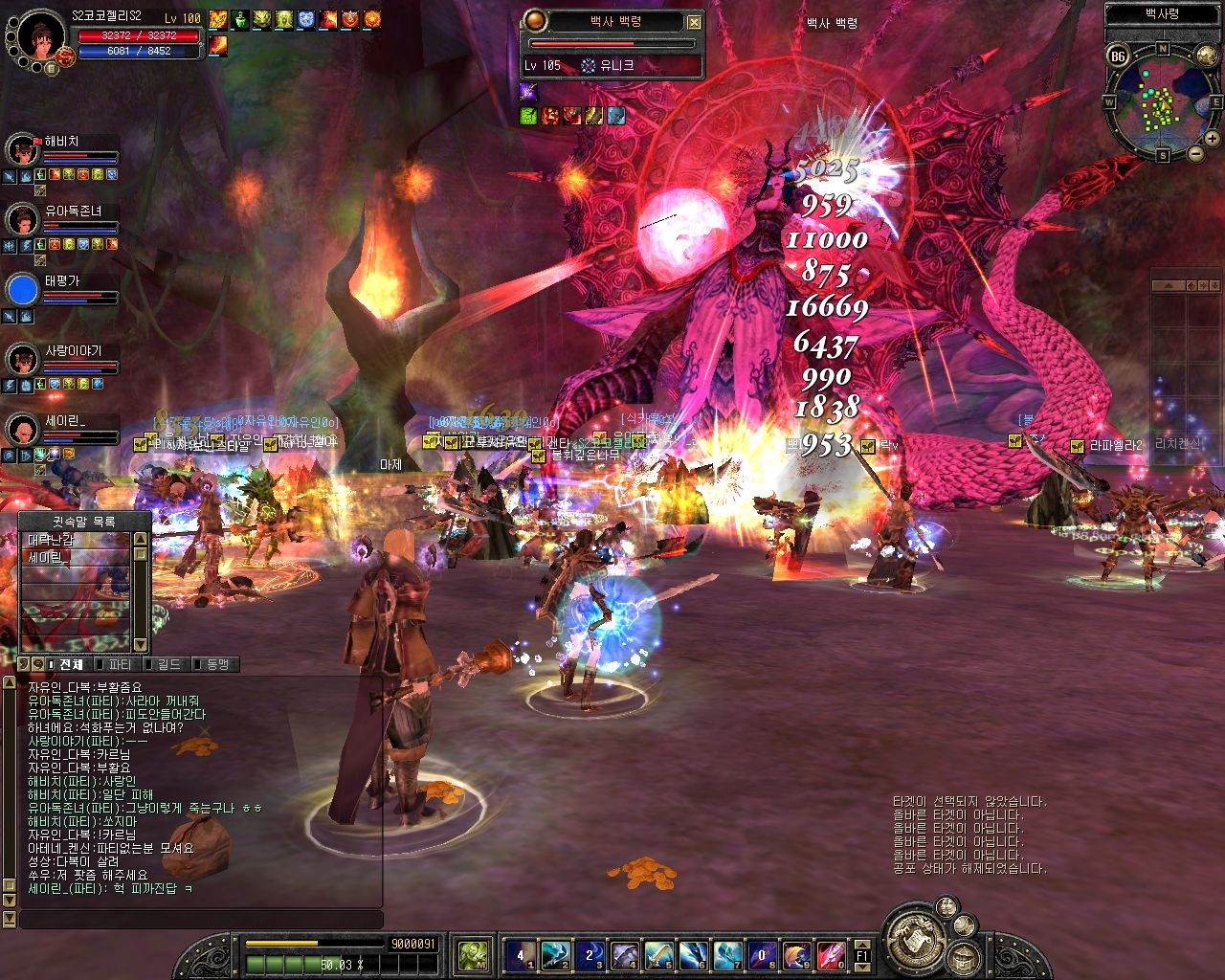Switch chat to the 파티 tab
The width and height of the screenshot is (1225, 980).
pyautogui.click(x=119, y=664)
